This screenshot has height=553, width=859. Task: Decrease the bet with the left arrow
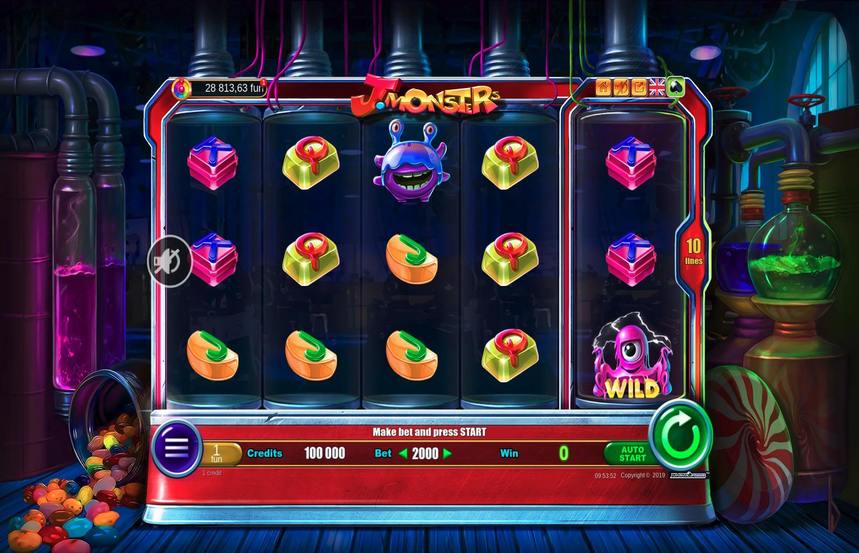point(404,453)
